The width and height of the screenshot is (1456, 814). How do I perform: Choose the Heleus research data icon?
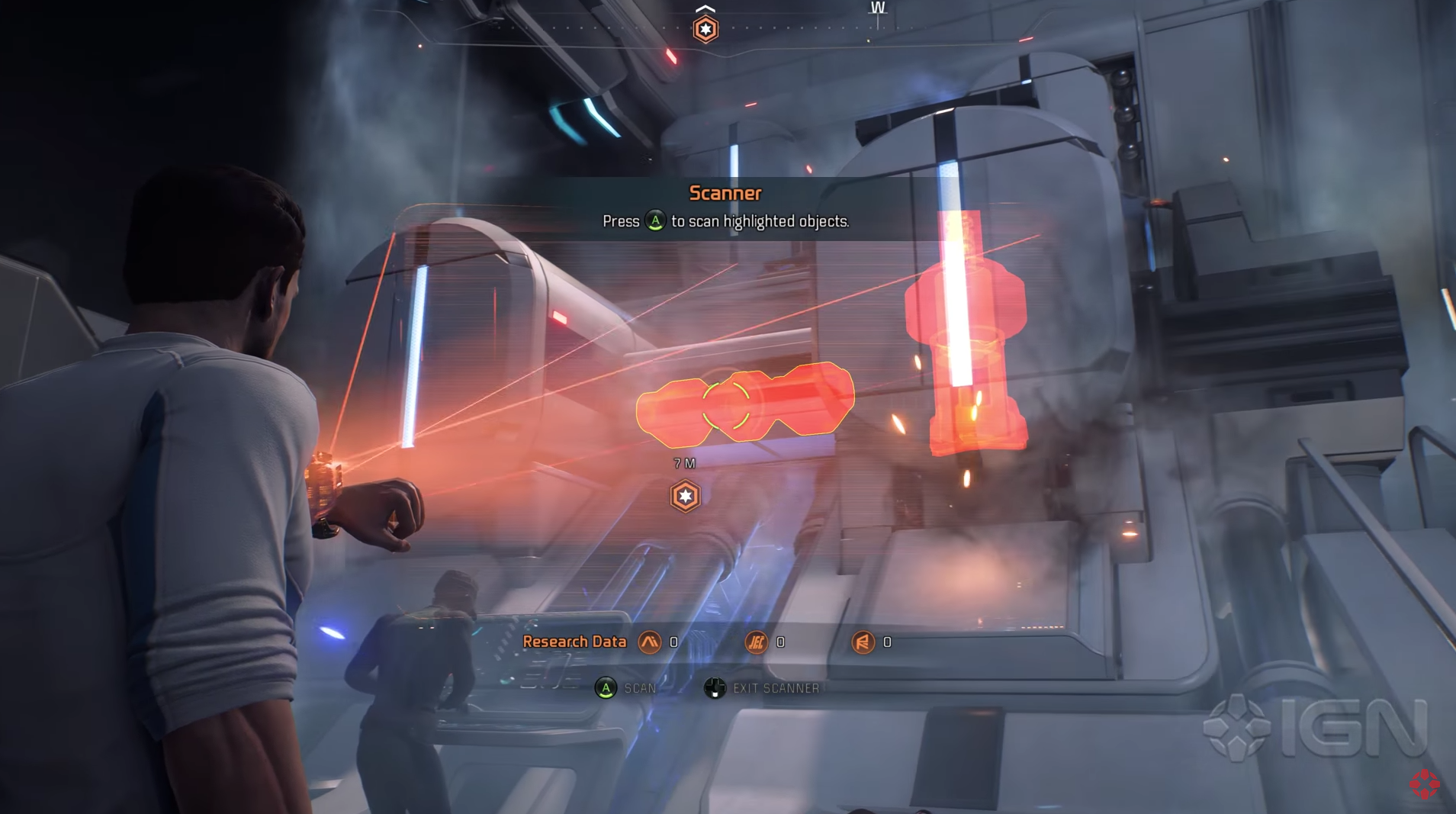(756, 642)
